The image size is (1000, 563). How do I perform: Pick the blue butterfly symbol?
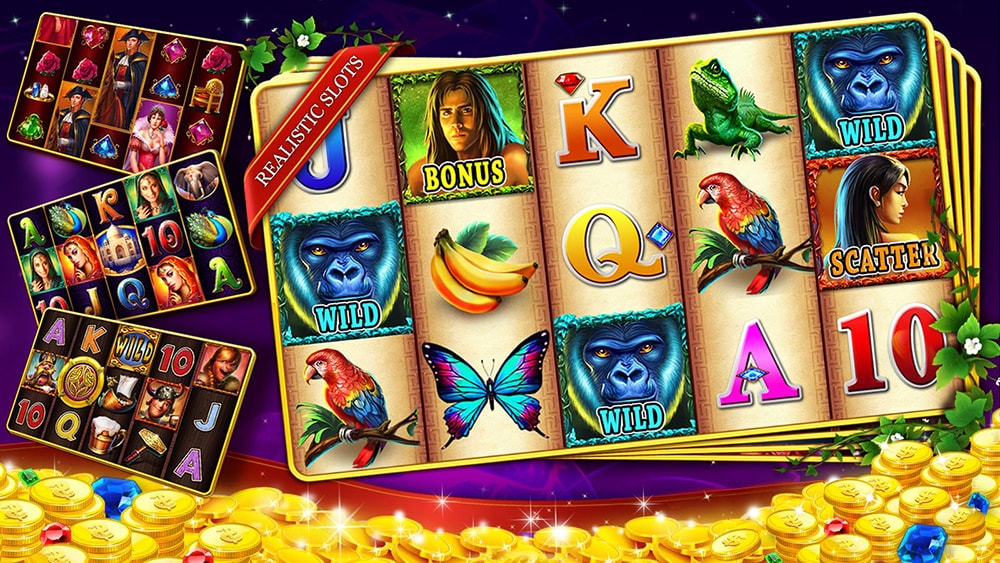click(x=488, y=386)
